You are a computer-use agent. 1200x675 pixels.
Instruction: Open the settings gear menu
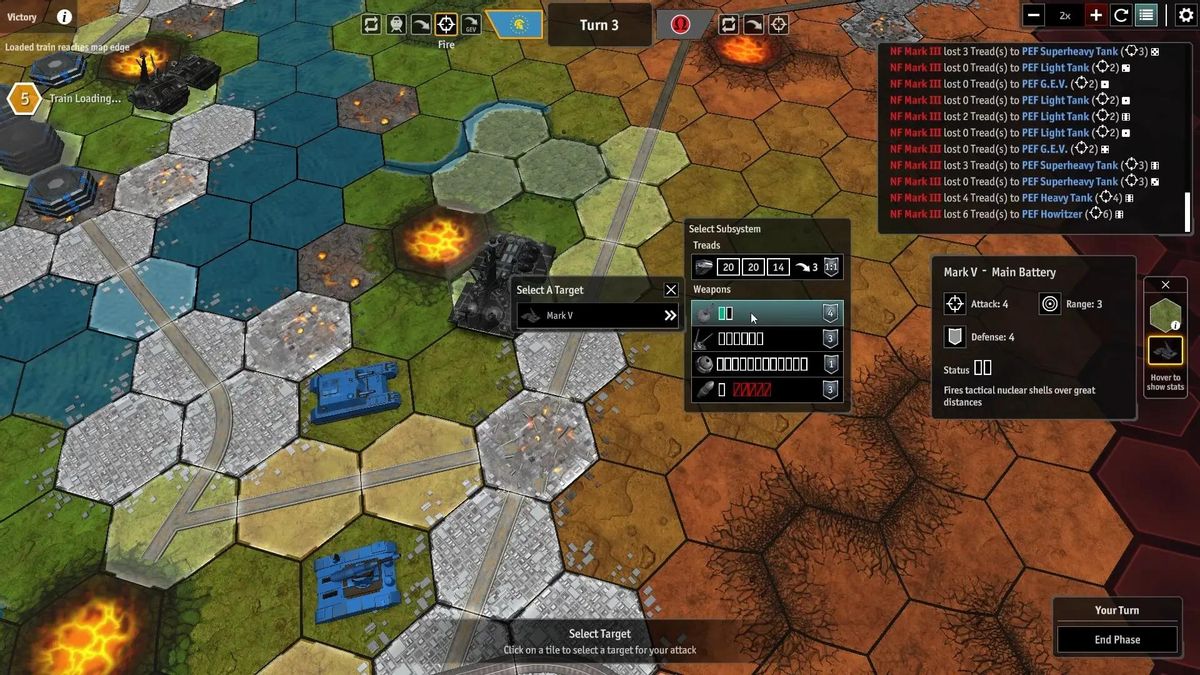[x=1186, y=15]
